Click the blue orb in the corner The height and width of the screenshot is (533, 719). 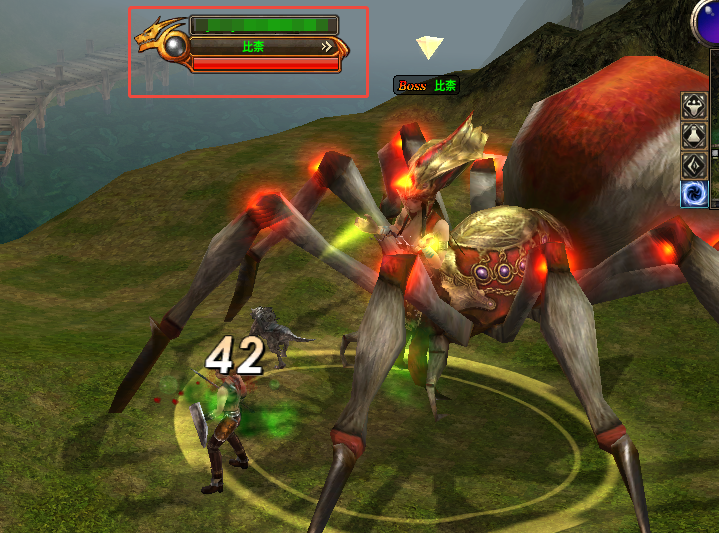(708, 18)
